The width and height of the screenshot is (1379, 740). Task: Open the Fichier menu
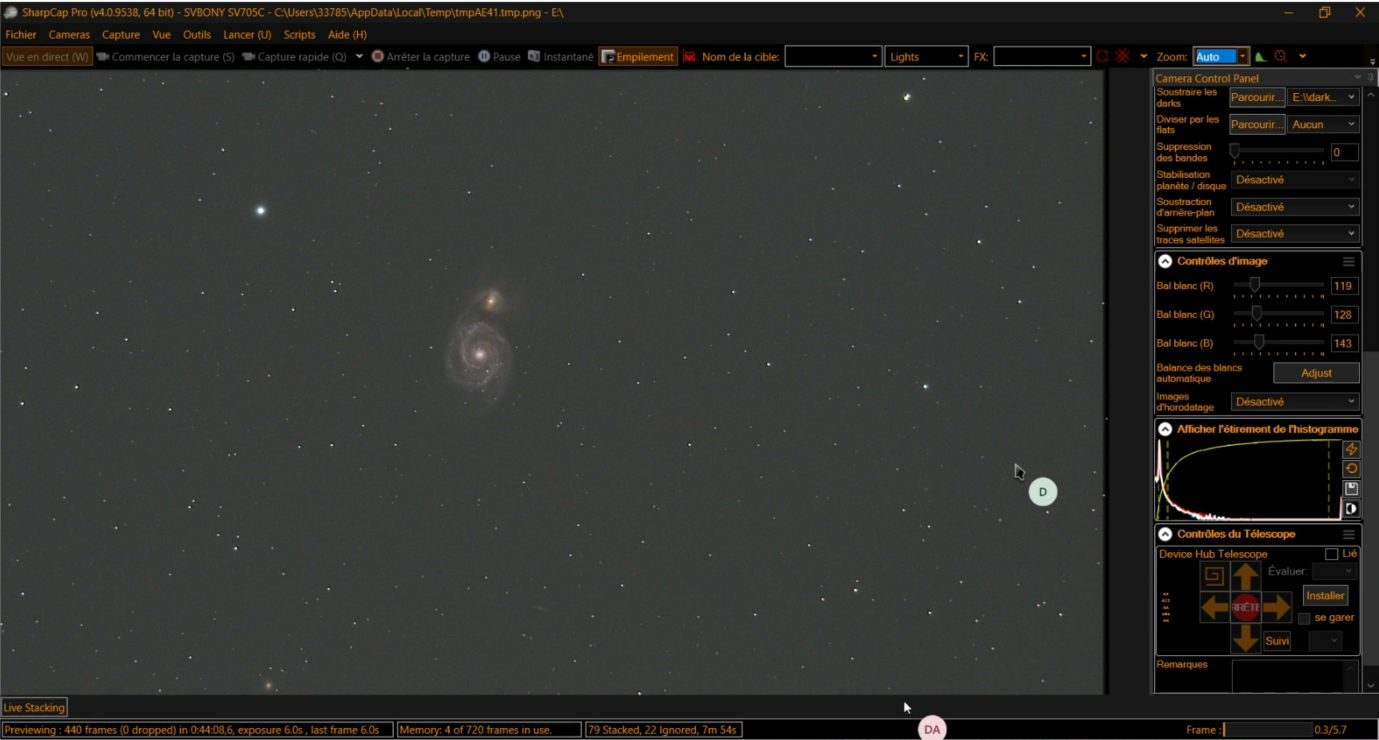click(x=21, y=35)
